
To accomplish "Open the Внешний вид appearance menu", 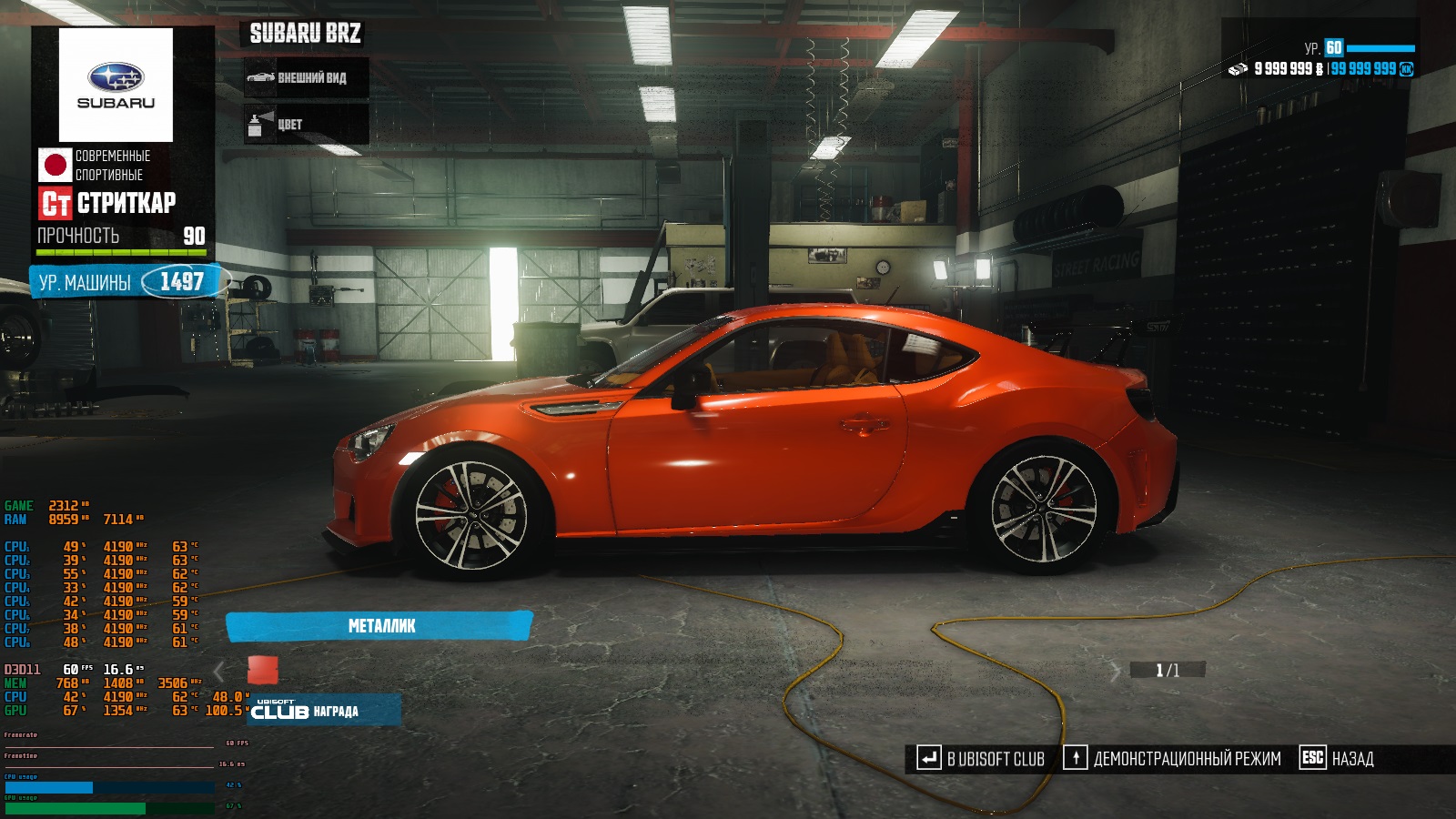I will pyautogui.click(x=306, y=78).
